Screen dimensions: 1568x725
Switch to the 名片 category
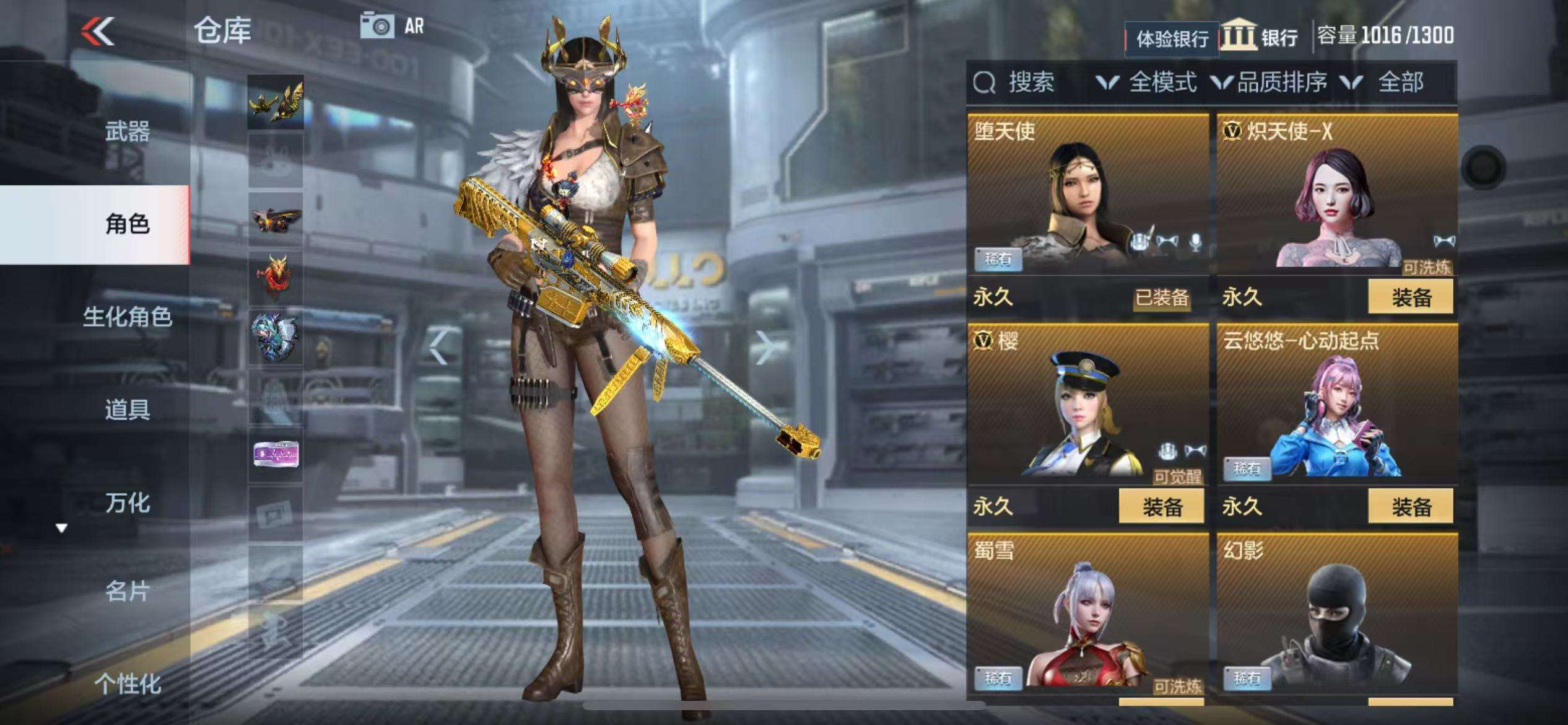[x=127, y=591]
